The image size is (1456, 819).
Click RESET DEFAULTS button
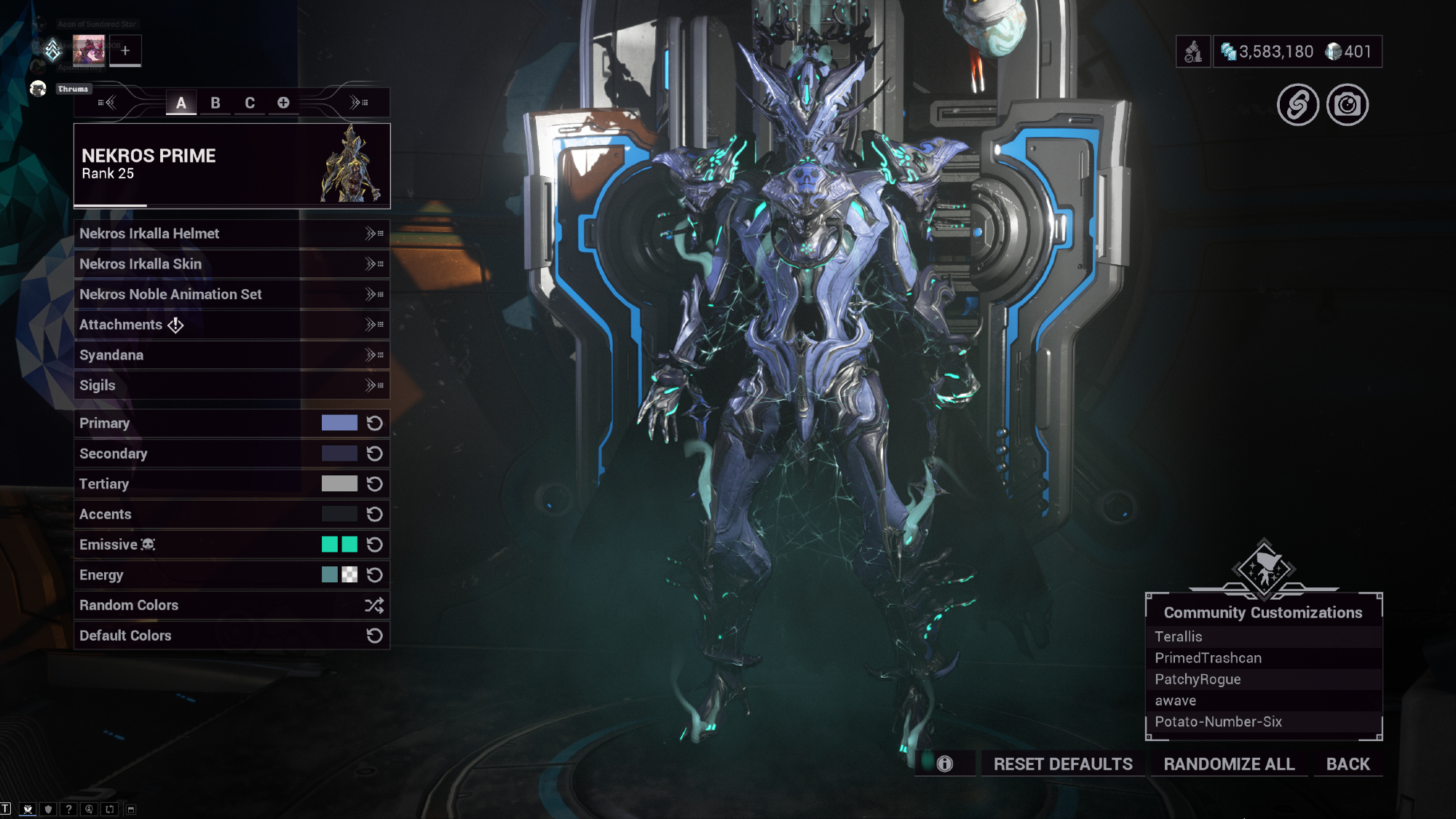click(x=1063, y=764)
